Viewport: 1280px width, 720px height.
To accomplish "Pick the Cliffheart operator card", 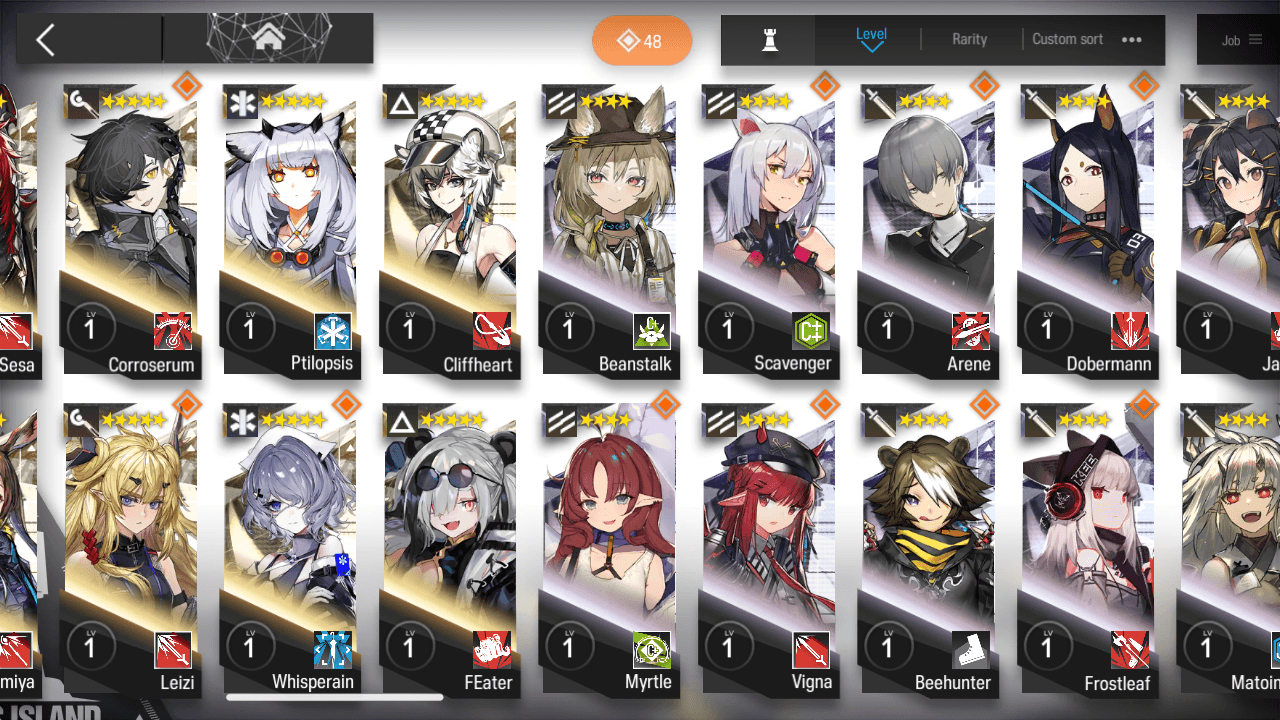I will pyautogui.click(x=450, y=230).
